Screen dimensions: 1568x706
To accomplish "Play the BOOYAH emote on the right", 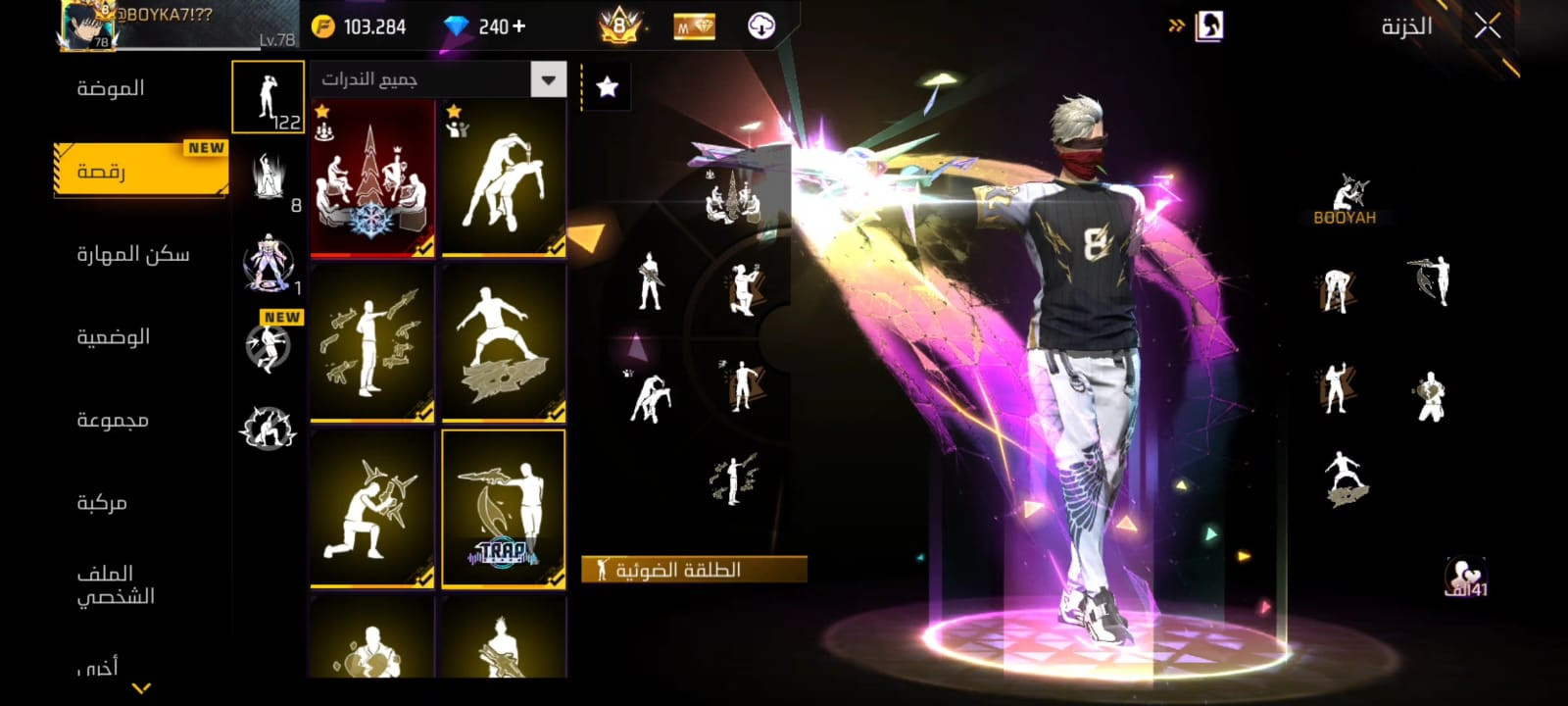I will click(1345, 200).
